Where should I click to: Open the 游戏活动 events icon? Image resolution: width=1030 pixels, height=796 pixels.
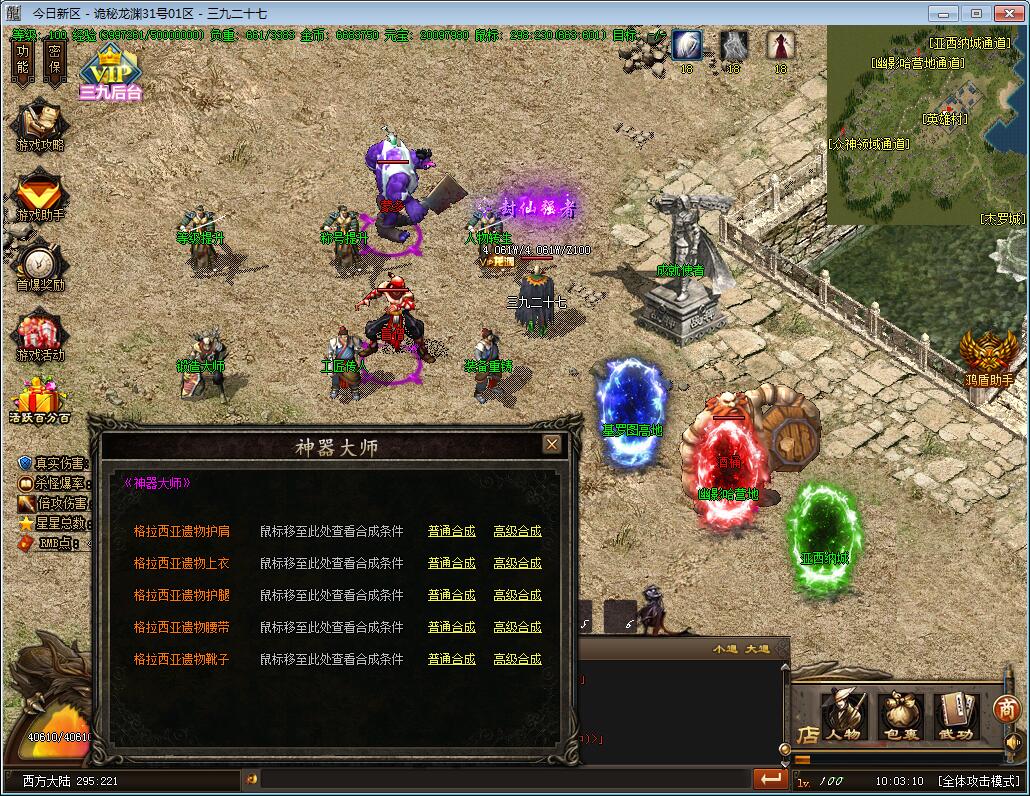click(39, 335)
